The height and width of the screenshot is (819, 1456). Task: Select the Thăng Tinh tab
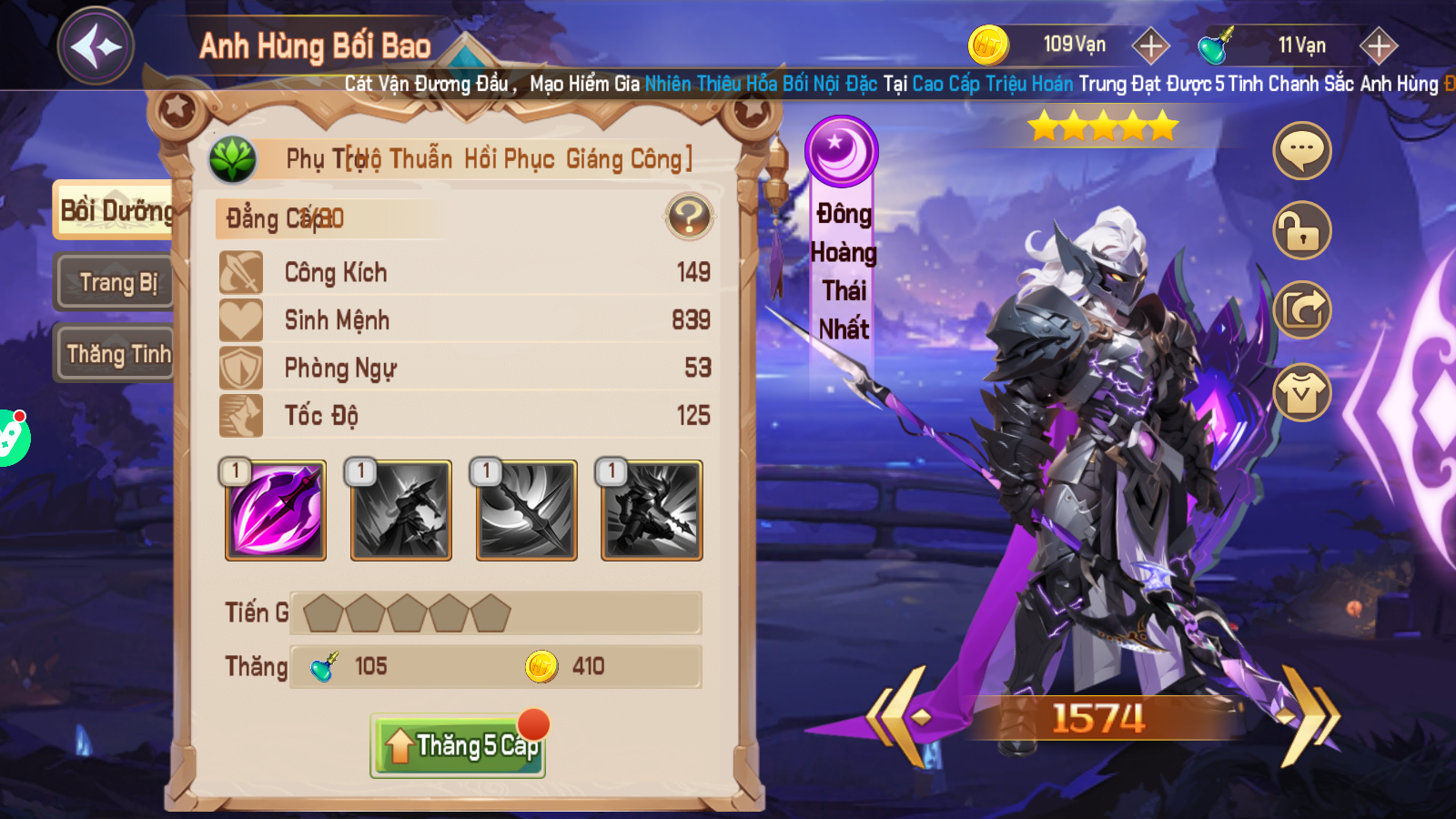116,354
